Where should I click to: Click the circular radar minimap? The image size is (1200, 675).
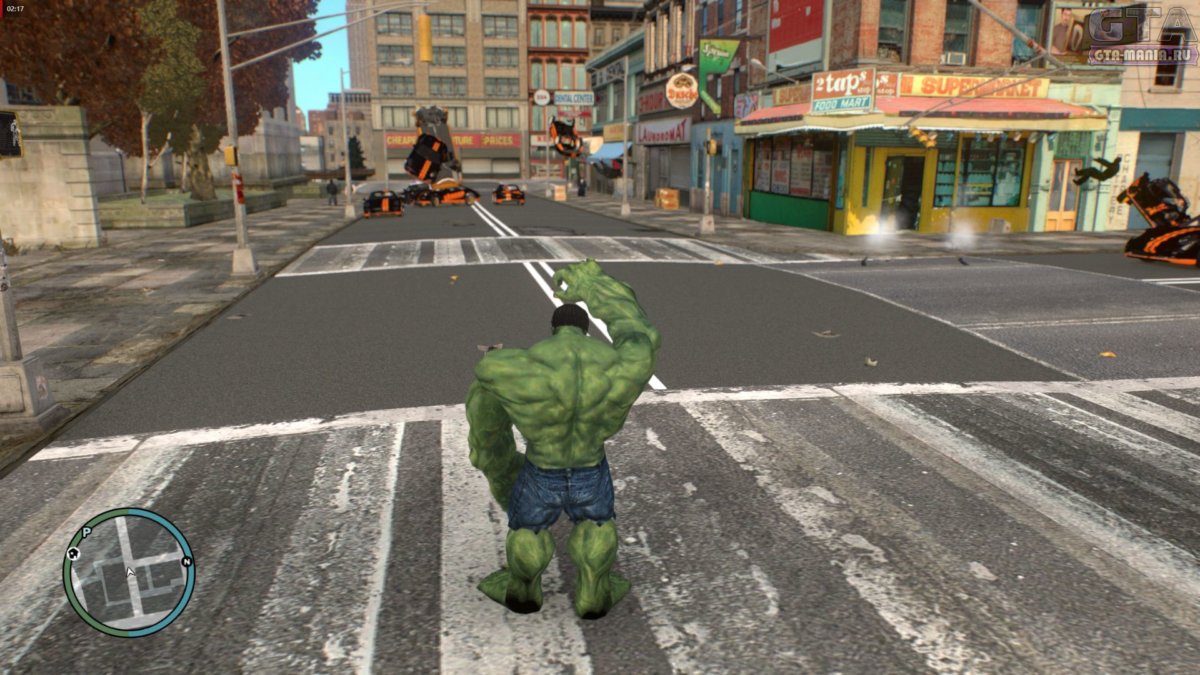pos(129,573)
